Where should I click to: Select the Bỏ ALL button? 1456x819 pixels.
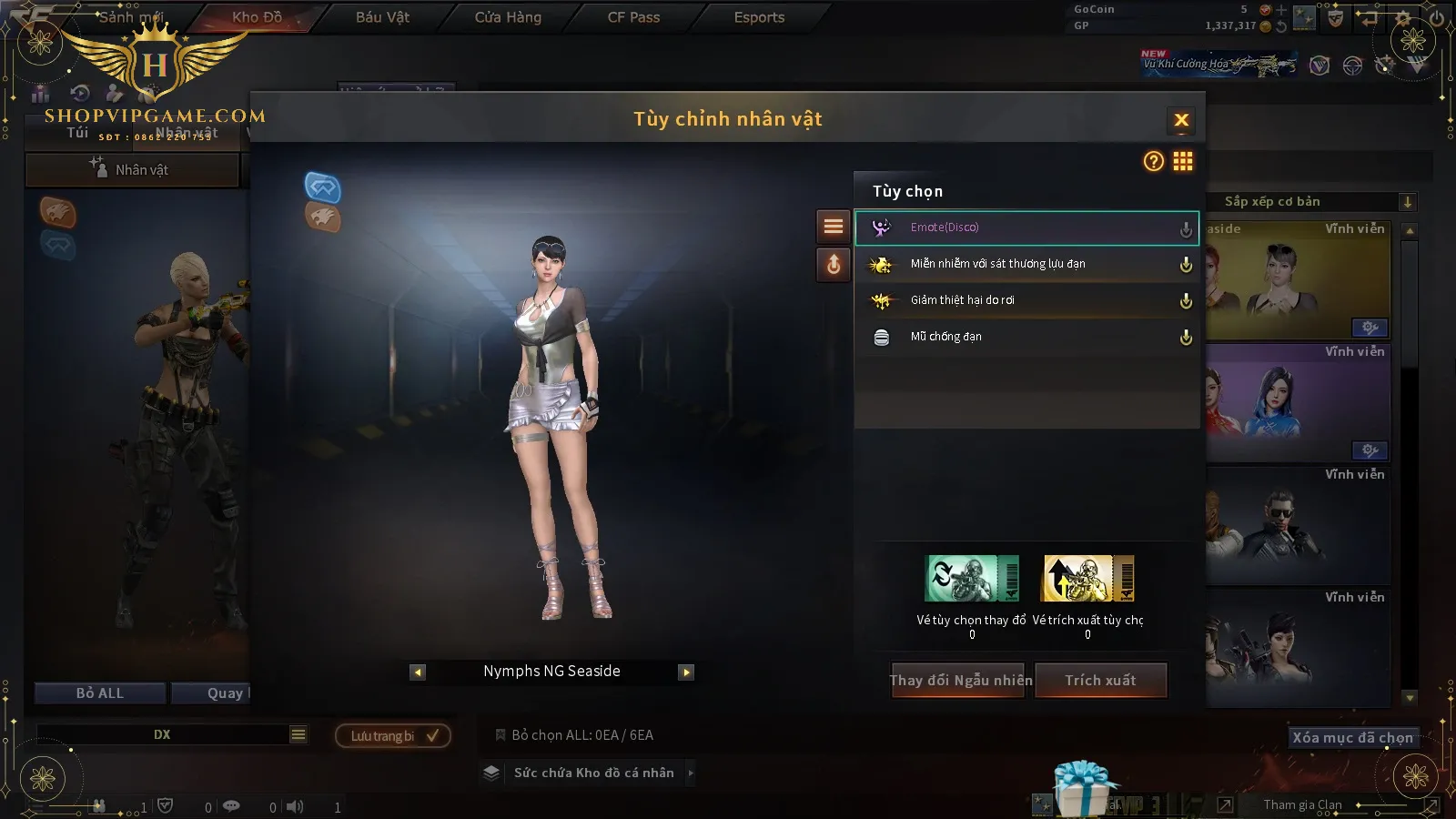click(100, 693)
